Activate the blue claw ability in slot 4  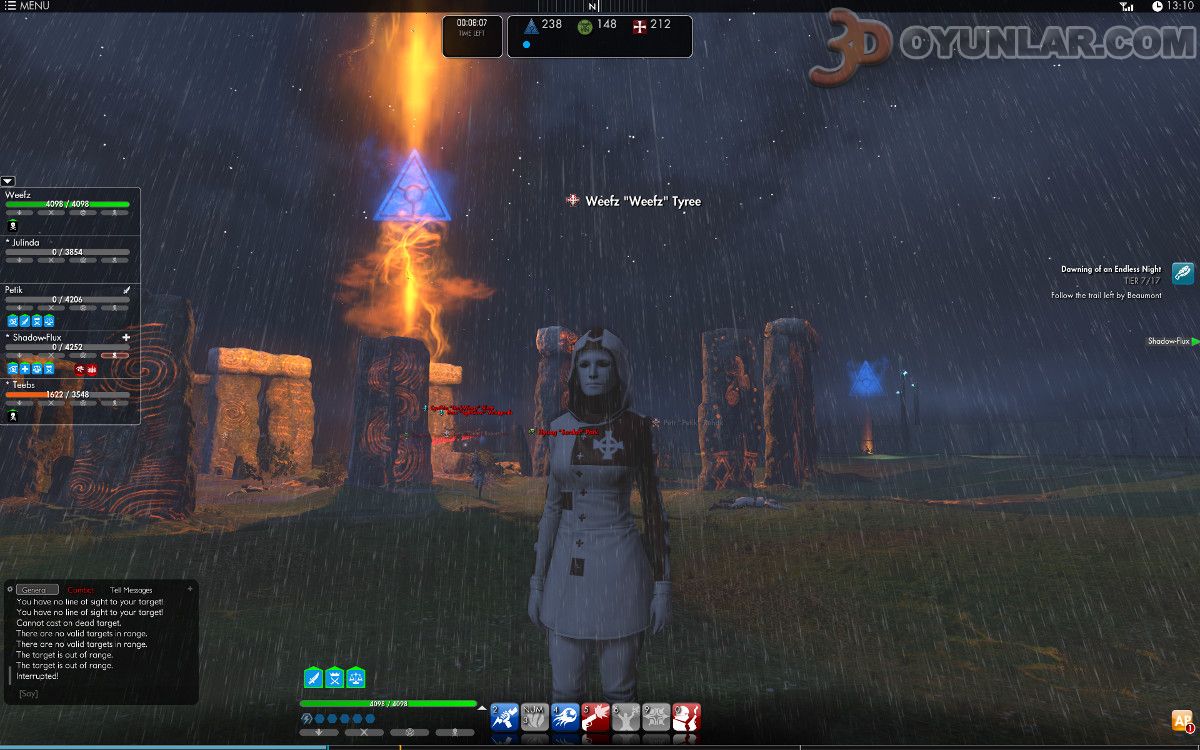(x=565, y=717)
